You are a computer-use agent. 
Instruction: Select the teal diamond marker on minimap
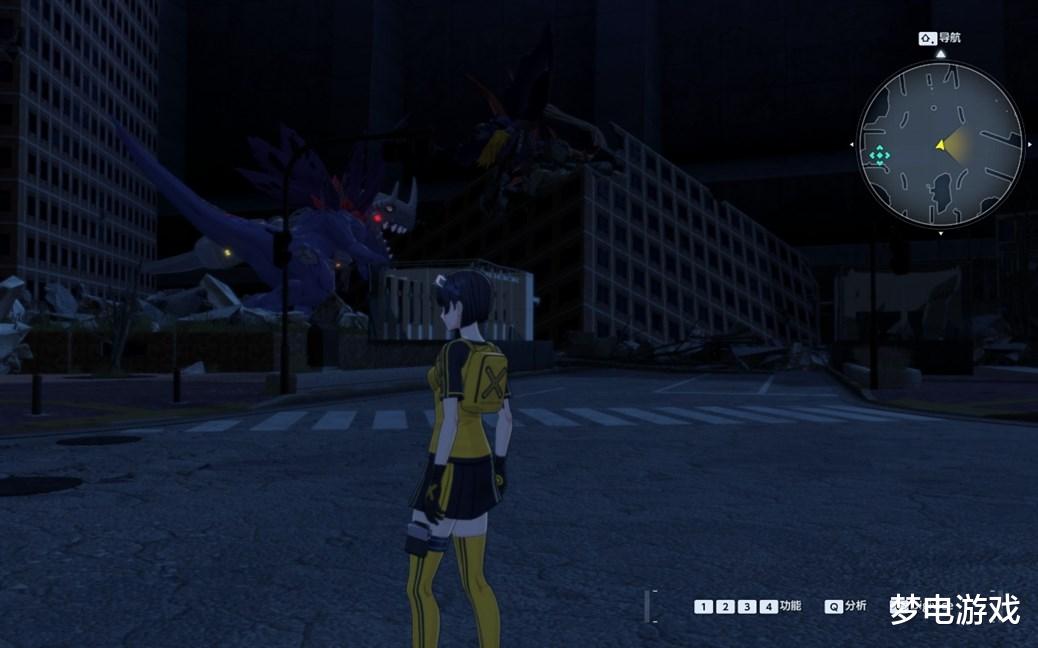(879, 155)
